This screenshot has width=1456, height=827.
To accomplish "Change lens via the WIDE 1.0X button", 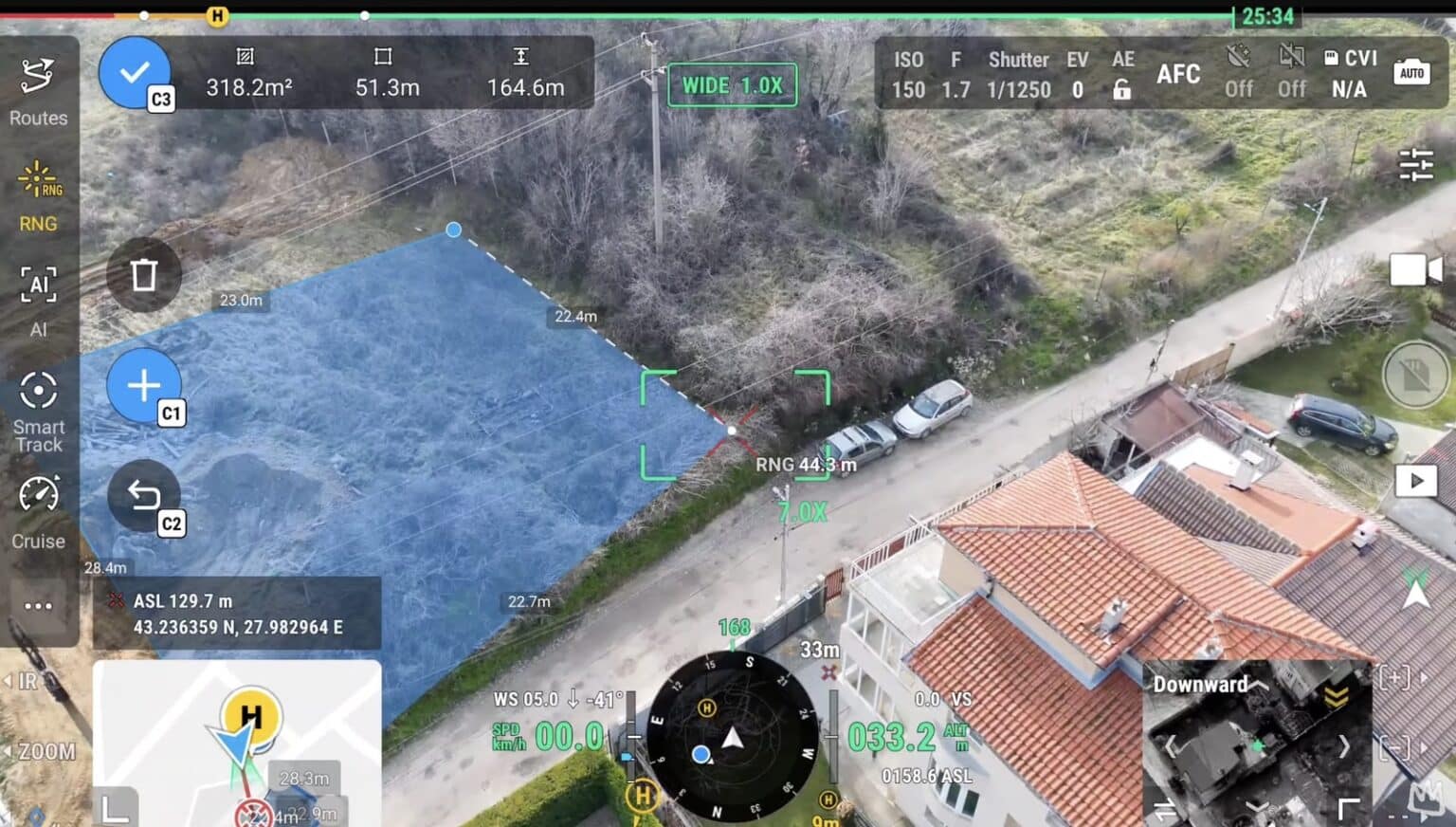I will click(731, 84).
